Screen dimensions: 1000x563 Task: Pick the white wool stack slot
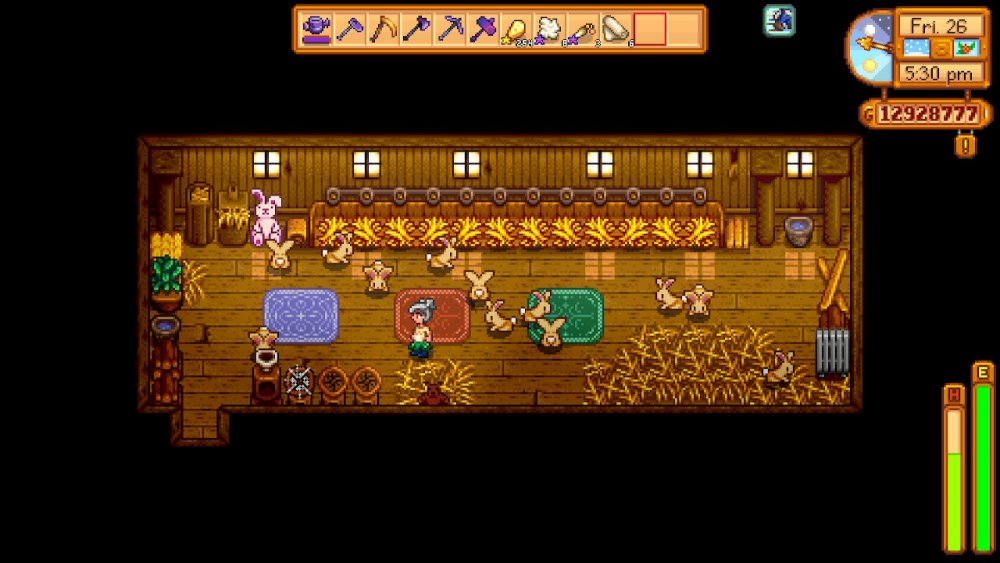point(550,29)
